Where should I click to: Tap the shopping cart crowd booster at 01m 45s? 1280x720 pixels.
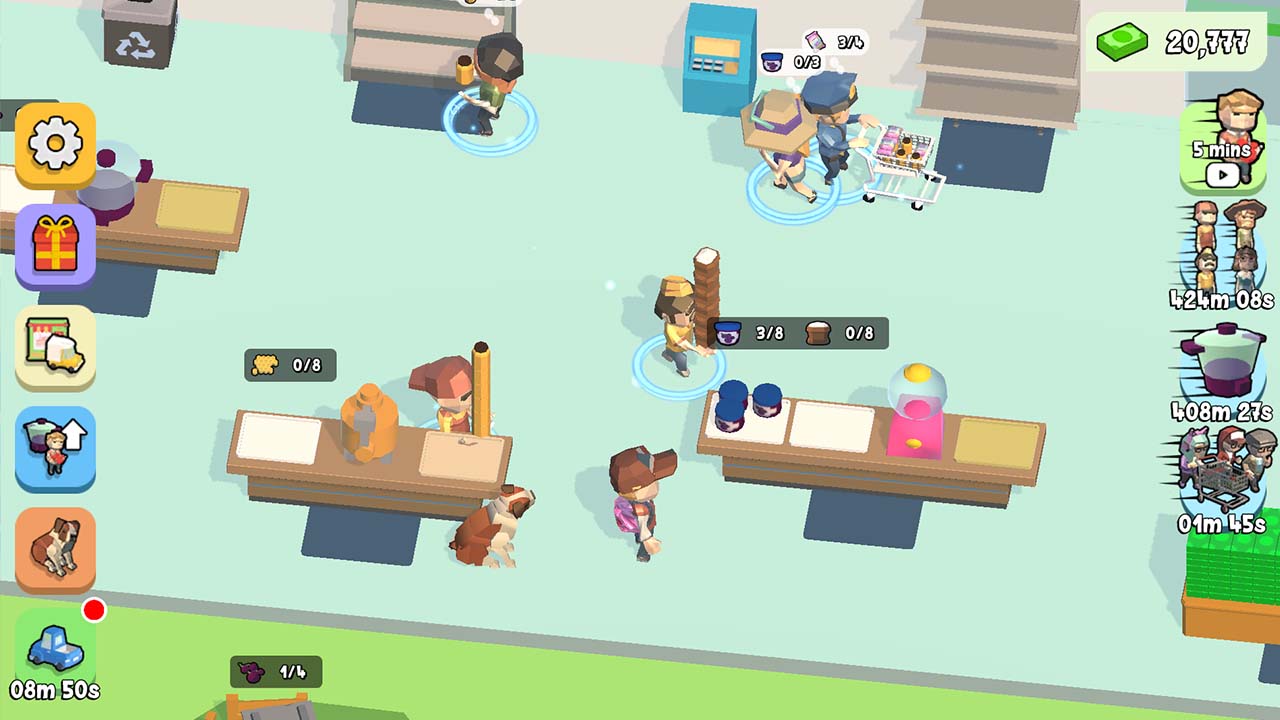point(1222,480)
